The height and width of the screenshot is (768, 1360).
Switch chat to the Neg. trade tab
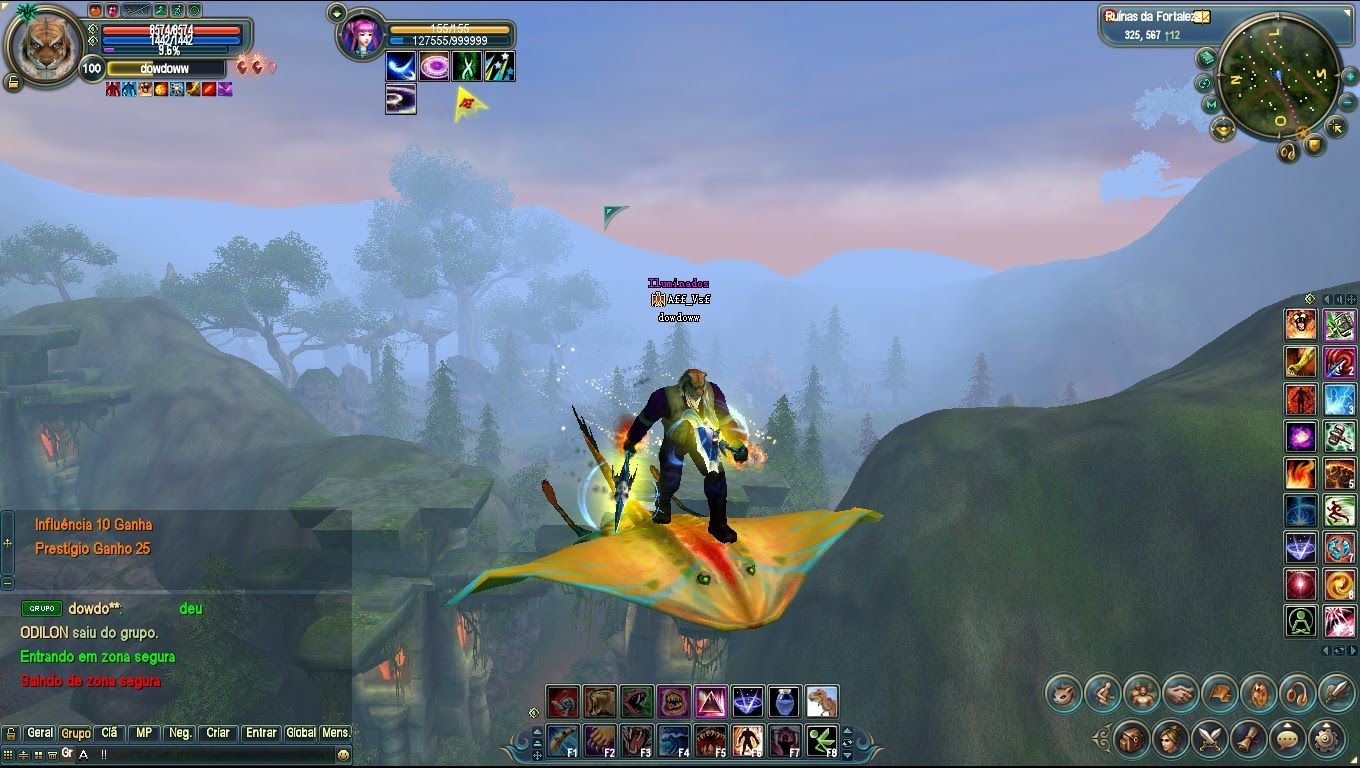[x=180, y=733]
